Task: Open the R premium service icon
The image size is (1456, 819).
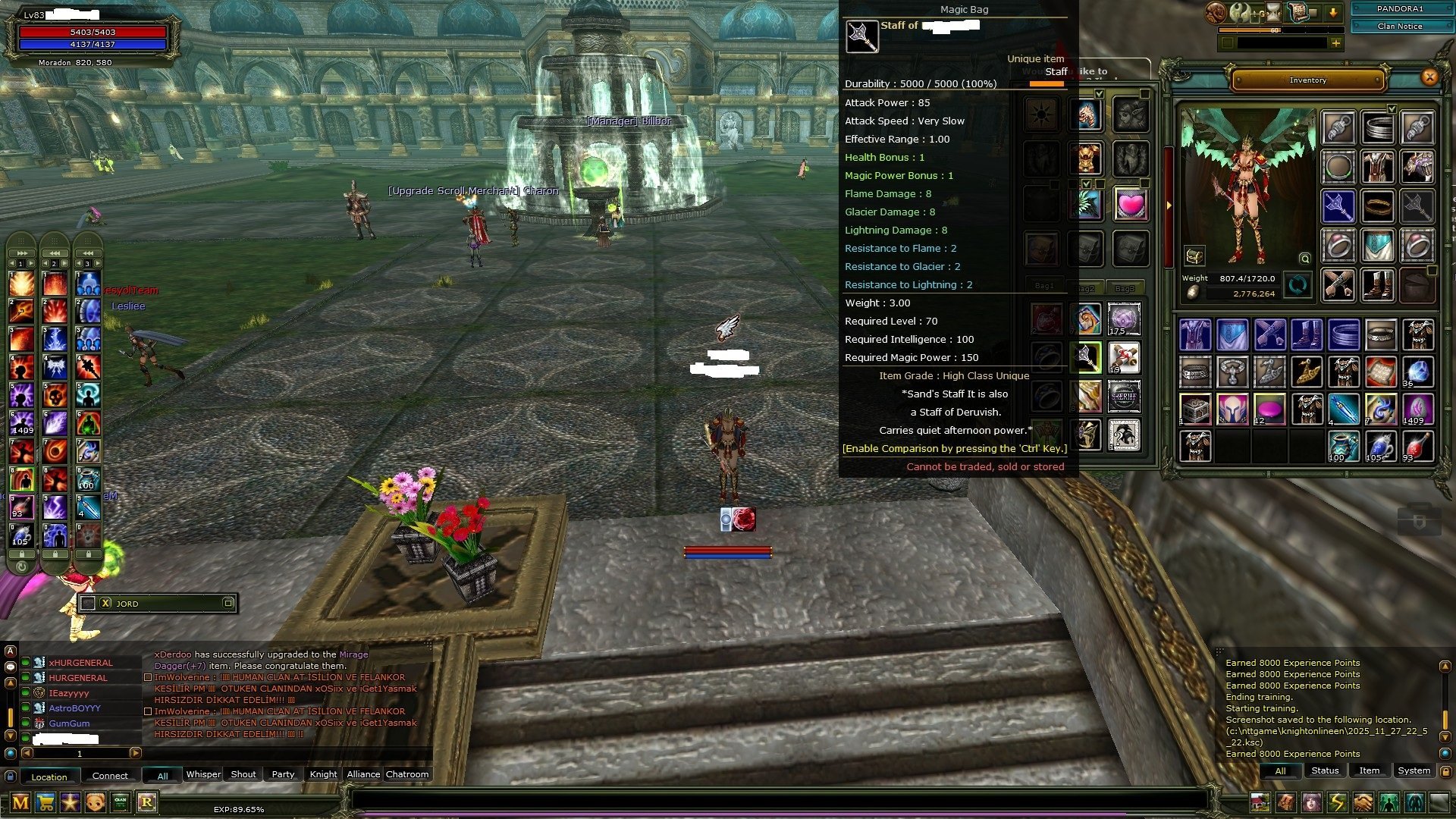Action: pos(146,802)
